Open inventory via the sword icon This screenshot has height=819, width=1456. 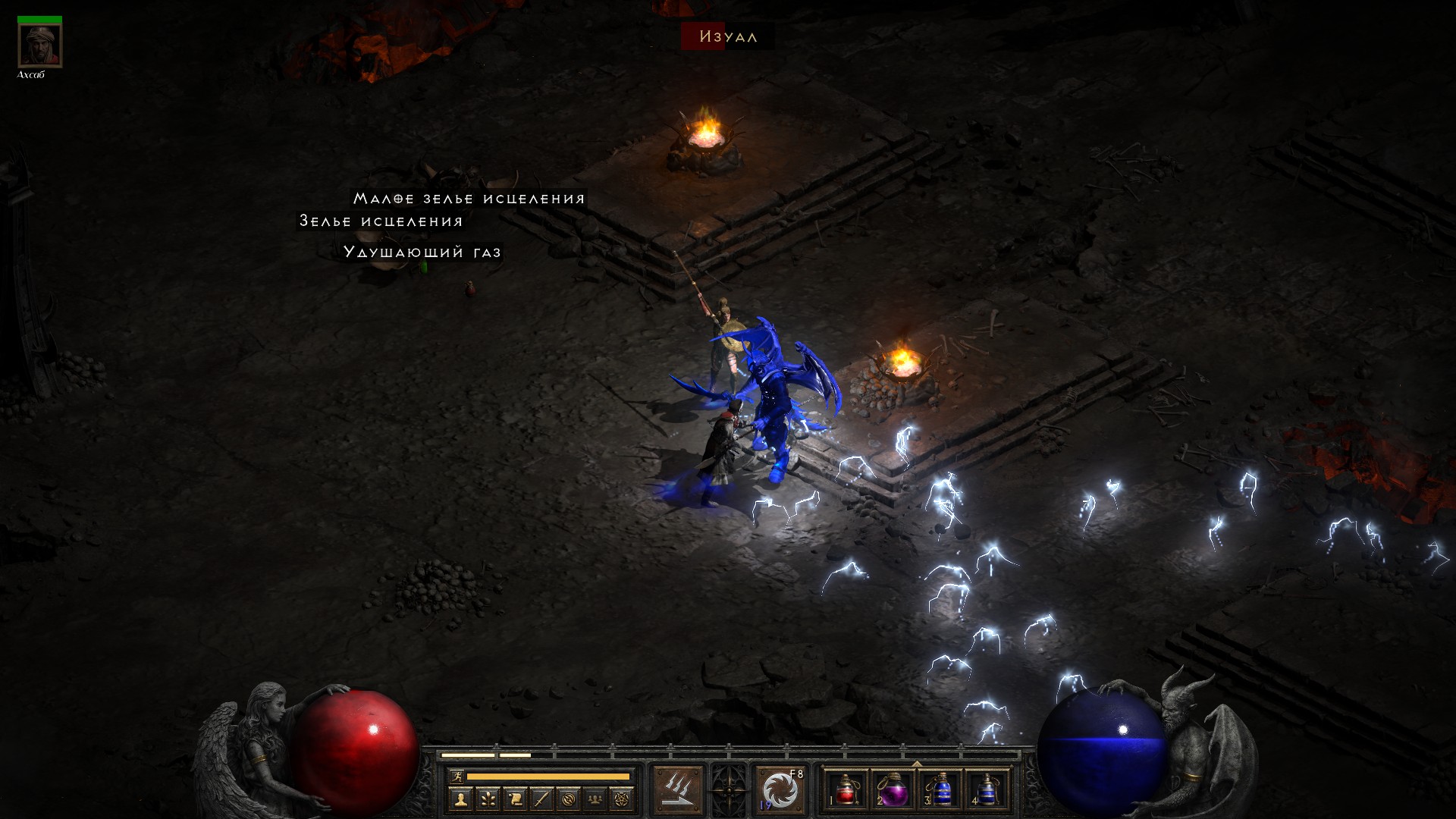coord(541,799)
